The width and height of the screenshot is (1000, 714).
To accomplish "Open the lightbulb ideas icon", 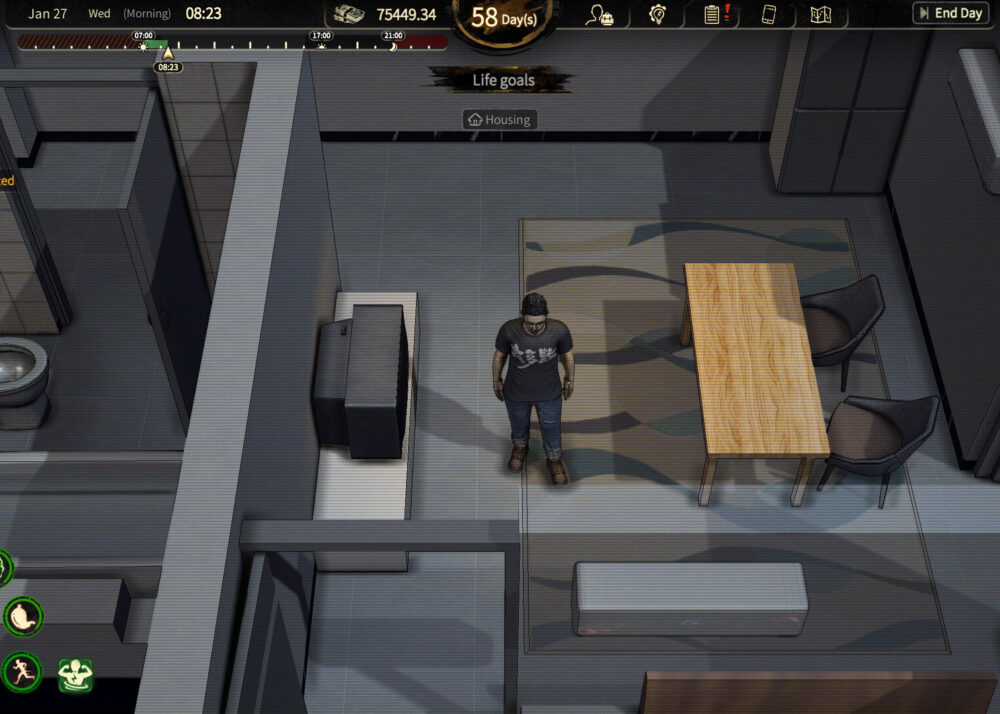I will pyautogui.click(x=657, y=15).
